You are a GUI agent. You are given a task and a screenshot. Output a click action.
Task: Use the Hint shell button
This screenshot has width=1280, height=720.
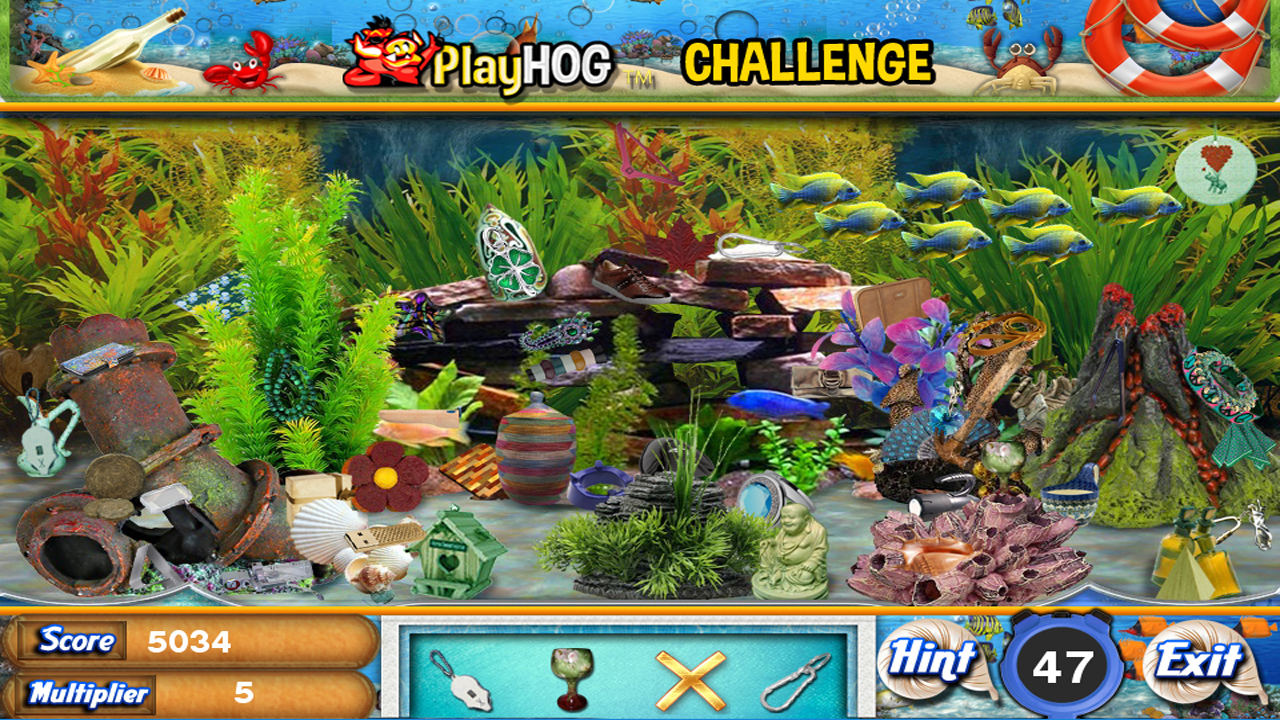pyautogui.click(x=928, y=659)
